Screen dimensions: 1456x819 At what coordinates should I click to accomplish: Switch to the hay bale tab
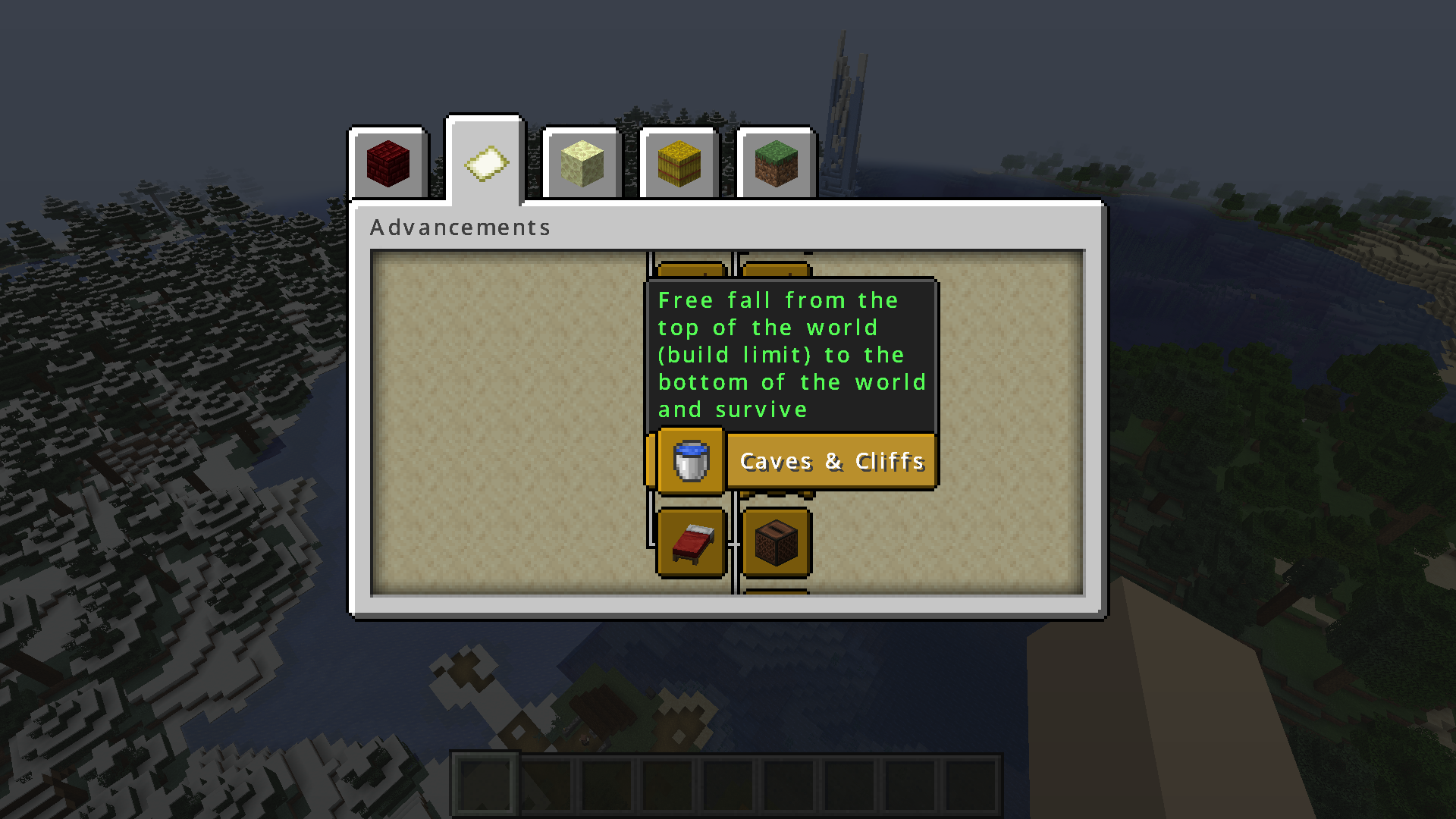(679, 163)
